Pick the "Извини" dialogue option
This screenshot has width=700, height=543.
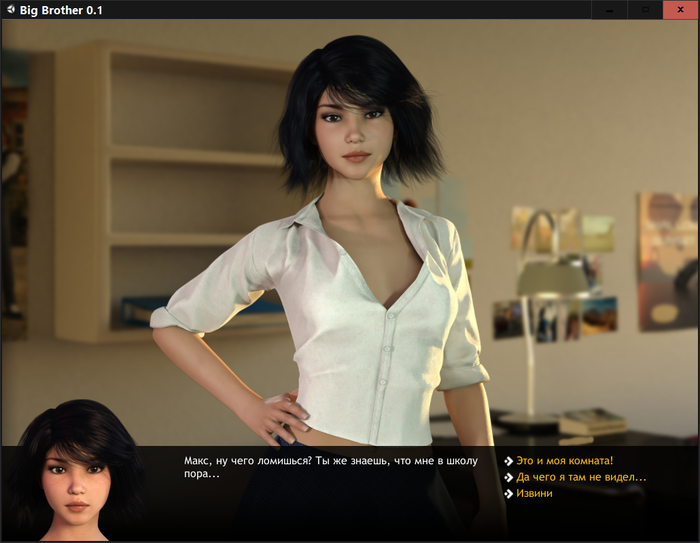coord(534,493)
